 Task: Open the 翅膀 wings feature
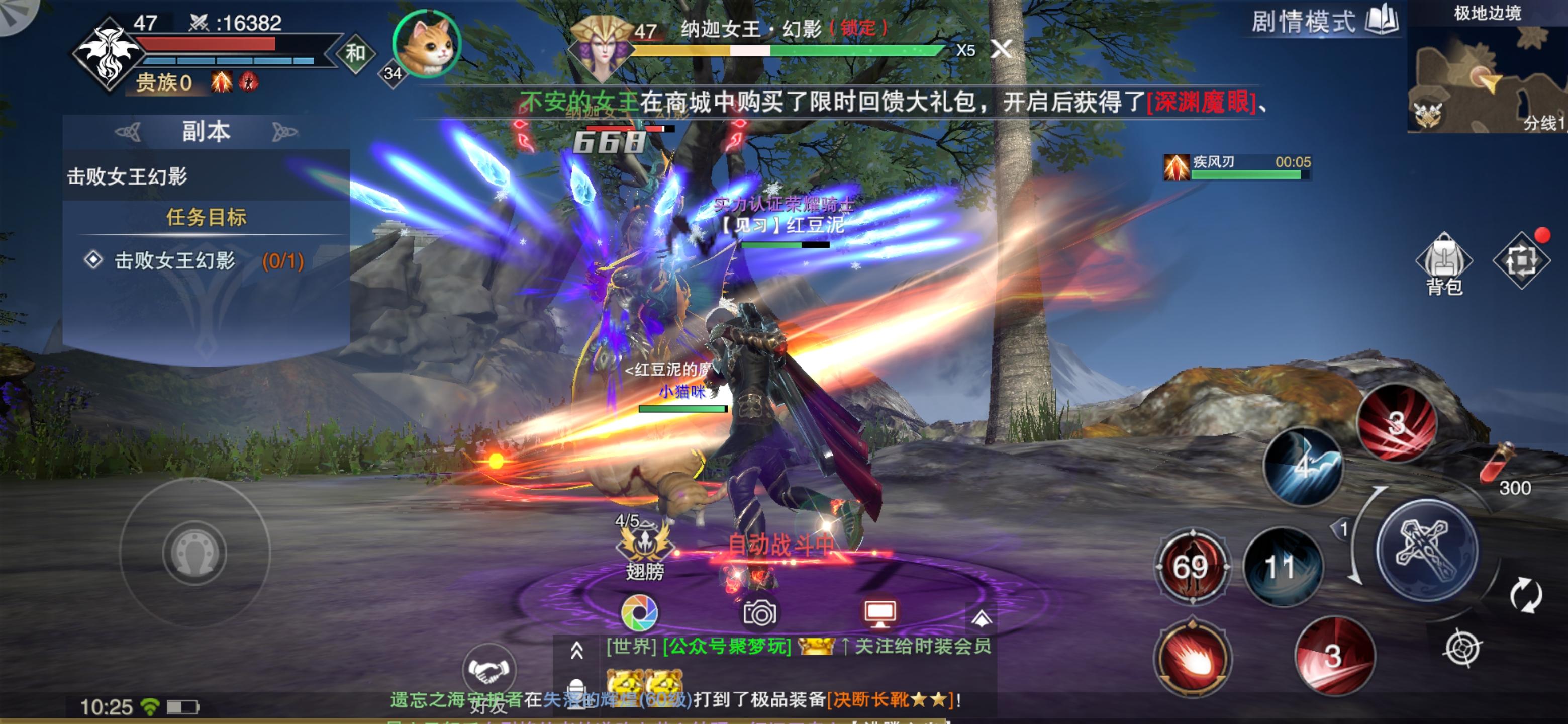(x=644, y=548)
